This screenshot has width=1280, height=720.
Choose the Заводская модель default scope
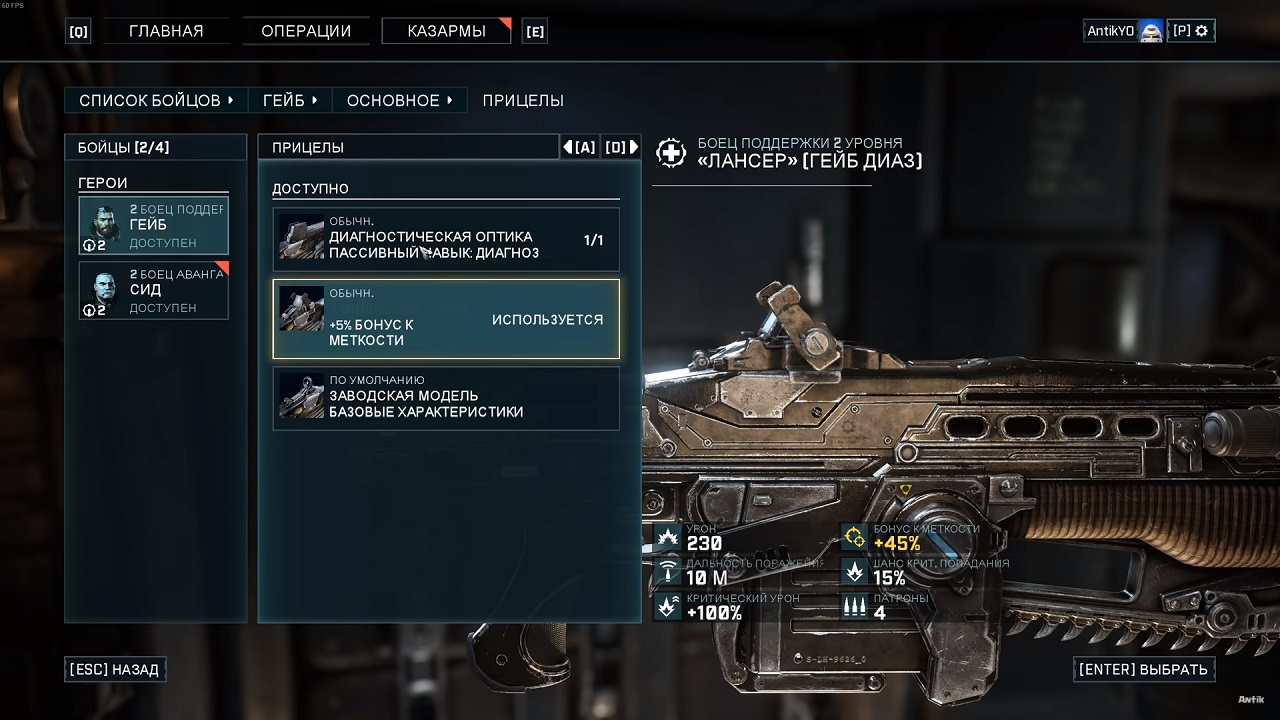(x=446, y=399)
